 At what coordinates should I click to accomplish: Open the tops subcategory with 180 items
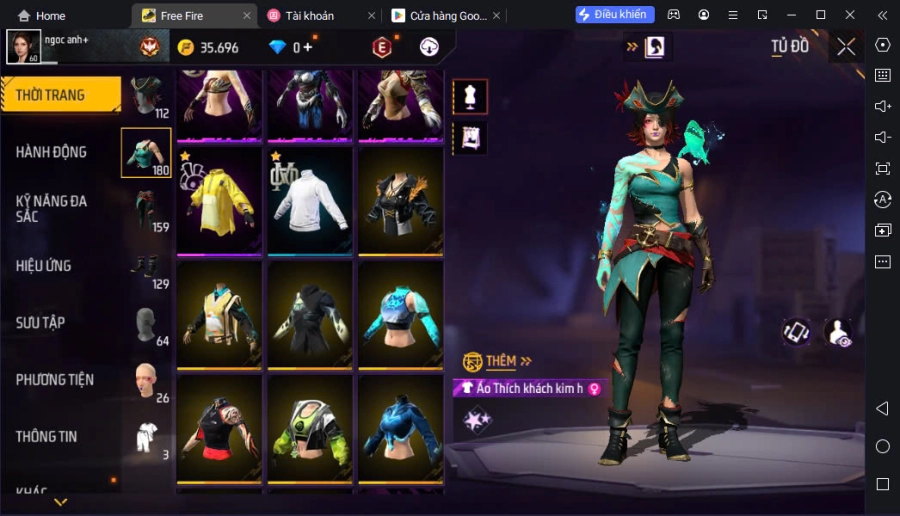(x=146, y=153)
